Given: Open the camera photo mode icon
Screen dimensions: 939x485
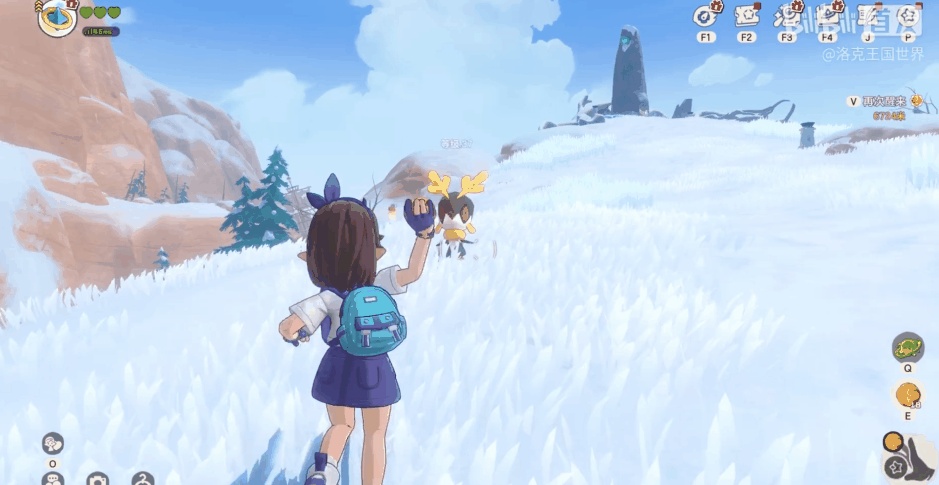Looking at the screenshot, I should [97, 480].
